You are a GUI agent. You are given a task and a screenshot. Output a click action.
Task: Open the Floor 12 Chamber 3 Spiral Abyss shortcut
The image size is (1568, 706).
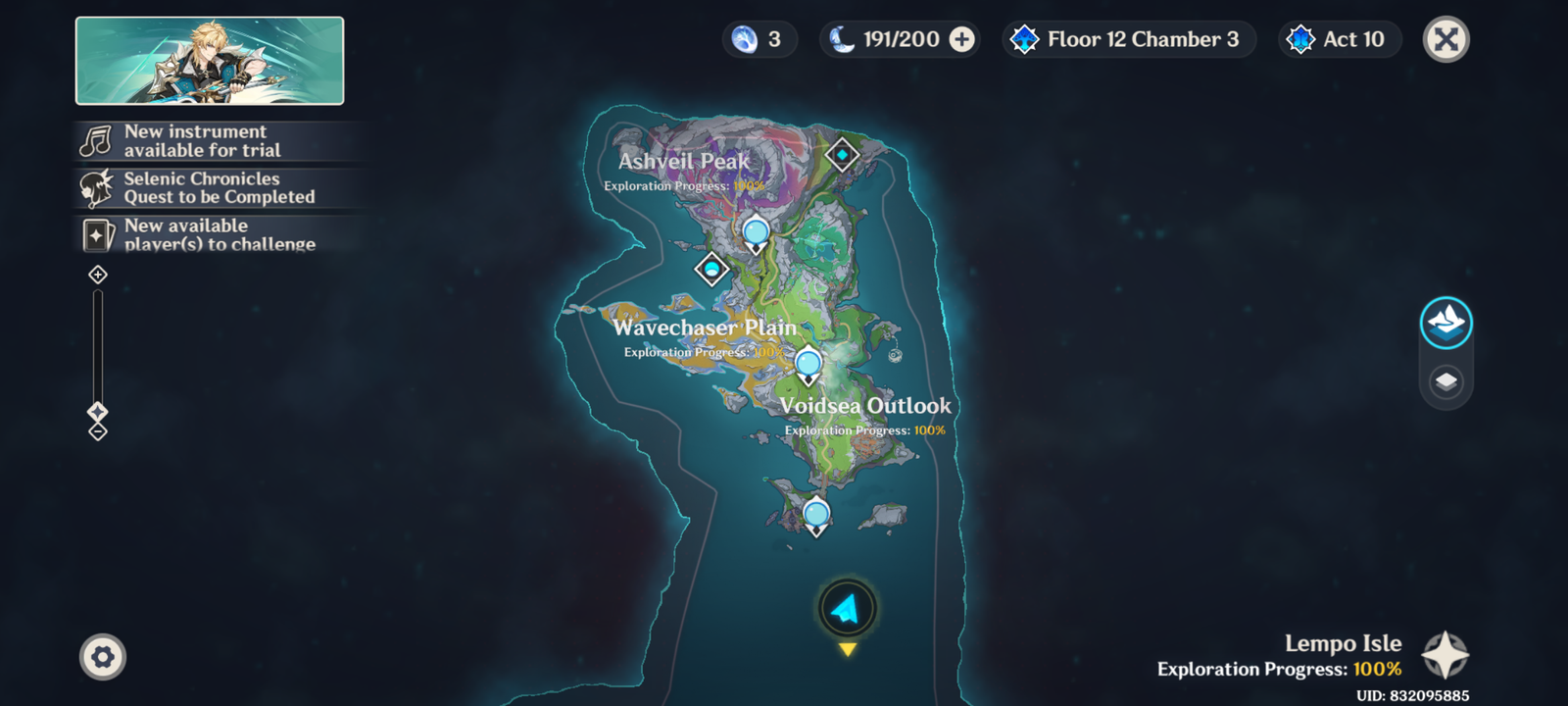1129,39
